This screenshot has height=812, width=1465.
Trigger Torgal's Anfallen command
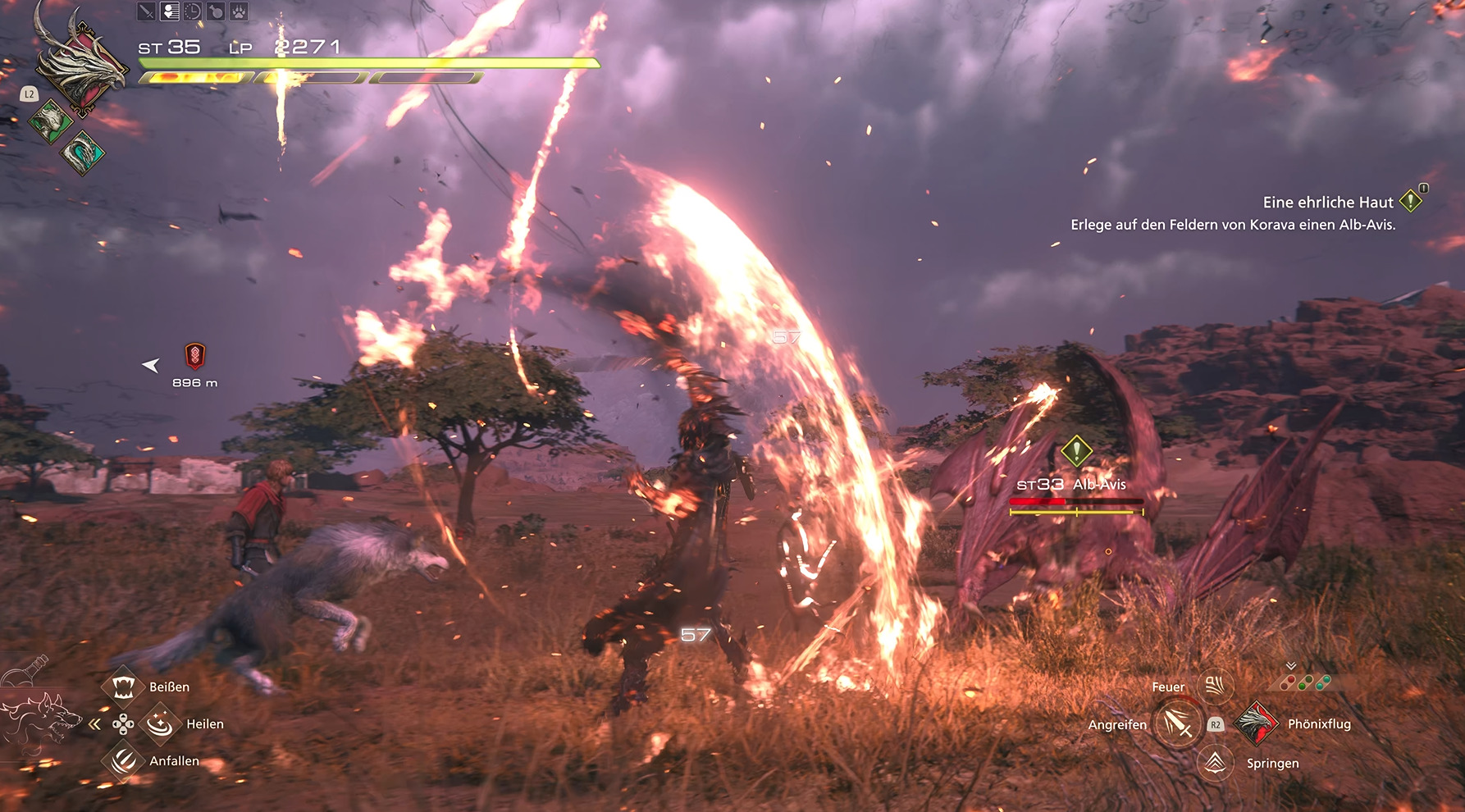click(123, 761)
